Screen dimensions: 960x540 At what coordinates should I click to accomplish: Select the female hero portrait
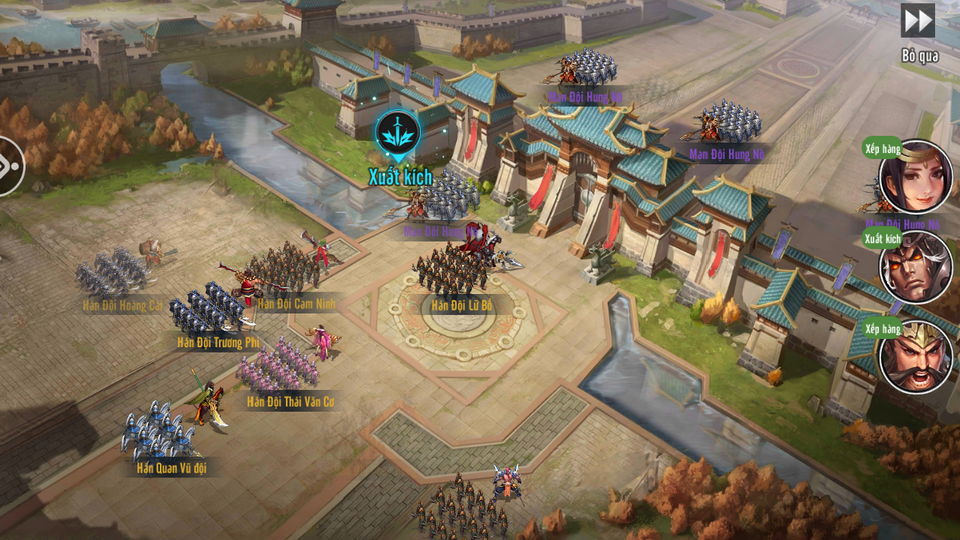click(915, 177)
